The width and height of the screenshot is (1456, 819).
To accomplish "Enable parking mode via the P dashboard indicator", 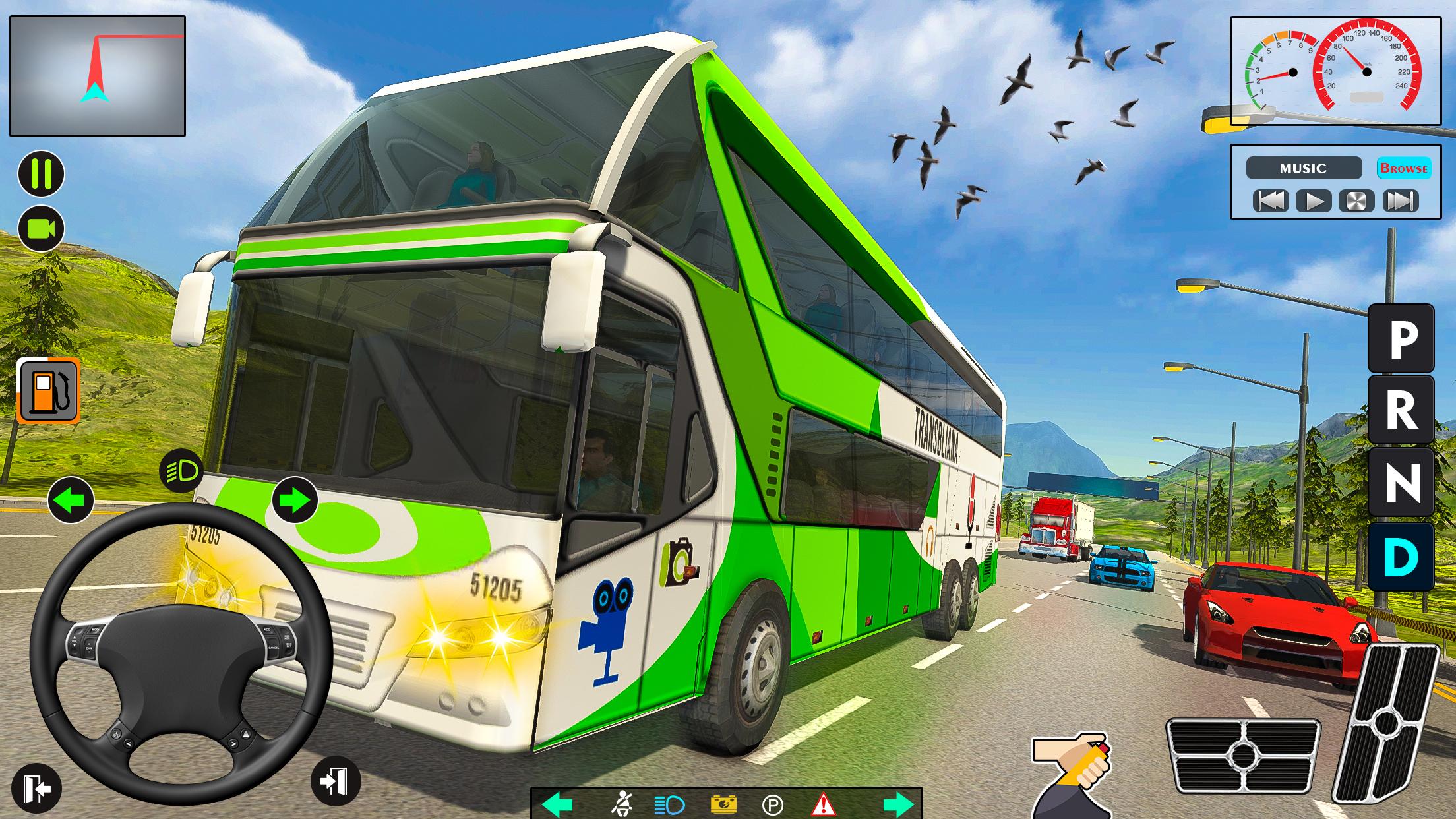I will 773,804.
